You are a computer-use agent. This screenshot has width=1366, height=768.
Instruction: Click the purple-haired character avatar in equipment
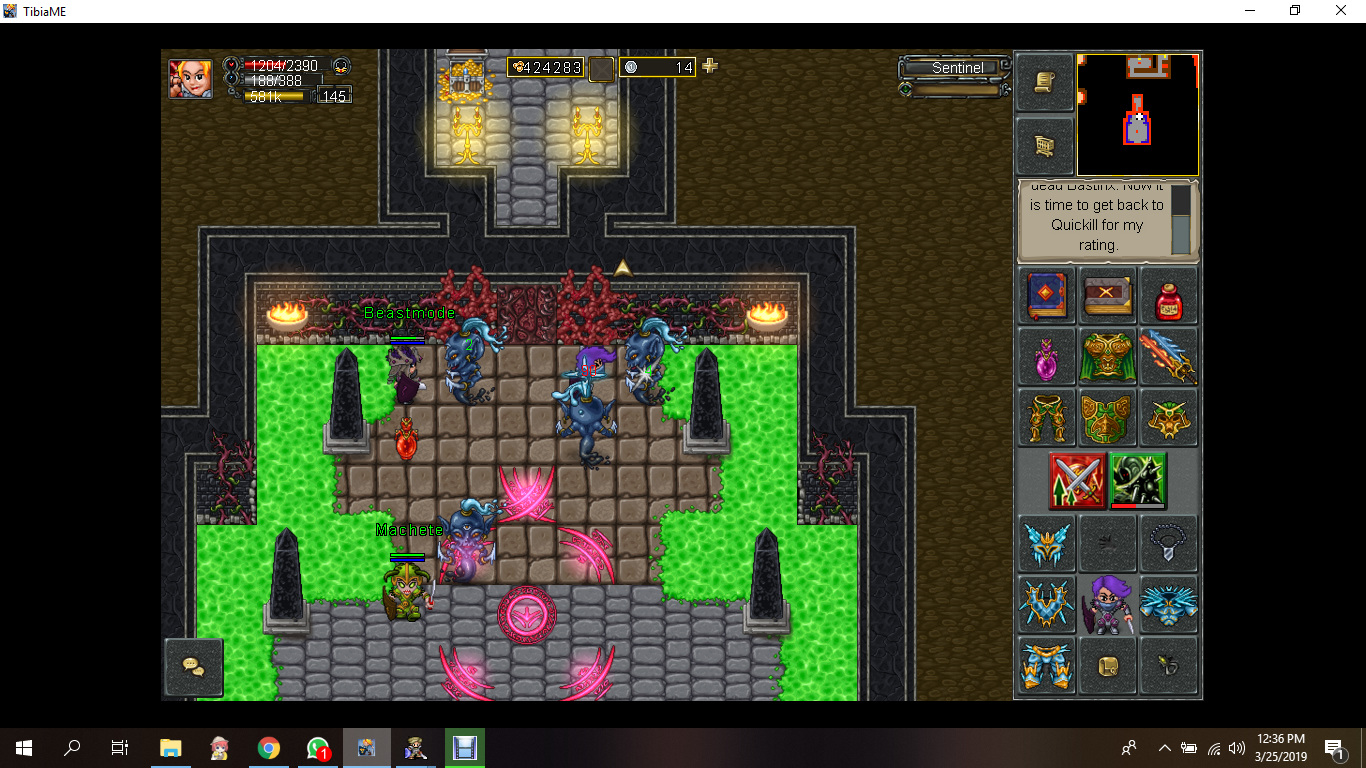(1107, 605)
